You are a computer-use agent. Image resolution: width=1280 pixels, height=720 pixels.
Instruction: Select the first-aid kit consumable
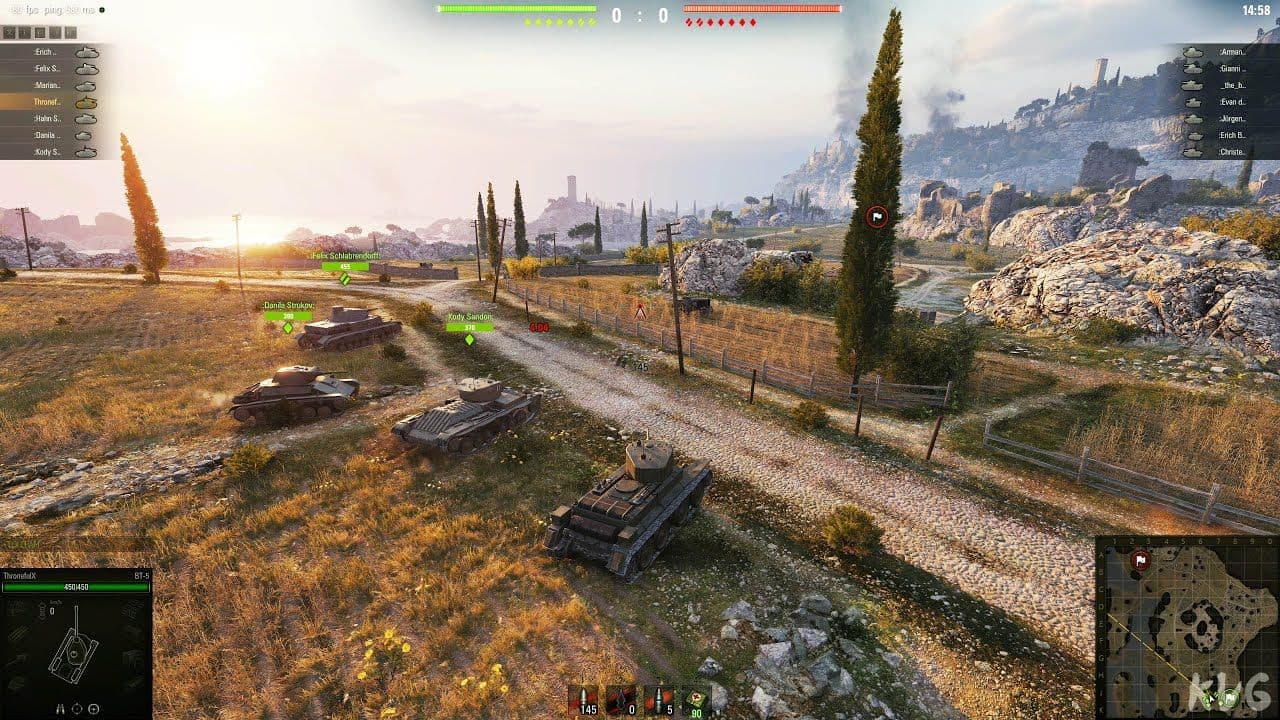point(697,700)
